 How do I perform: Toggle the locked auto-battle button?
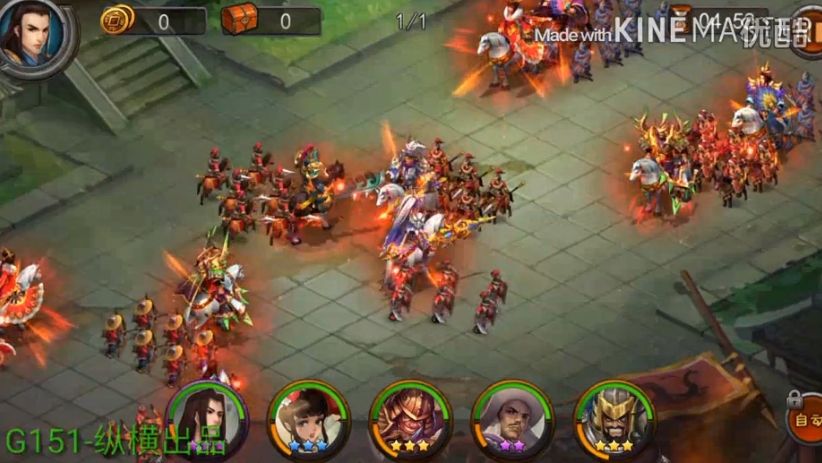point(806,423)
